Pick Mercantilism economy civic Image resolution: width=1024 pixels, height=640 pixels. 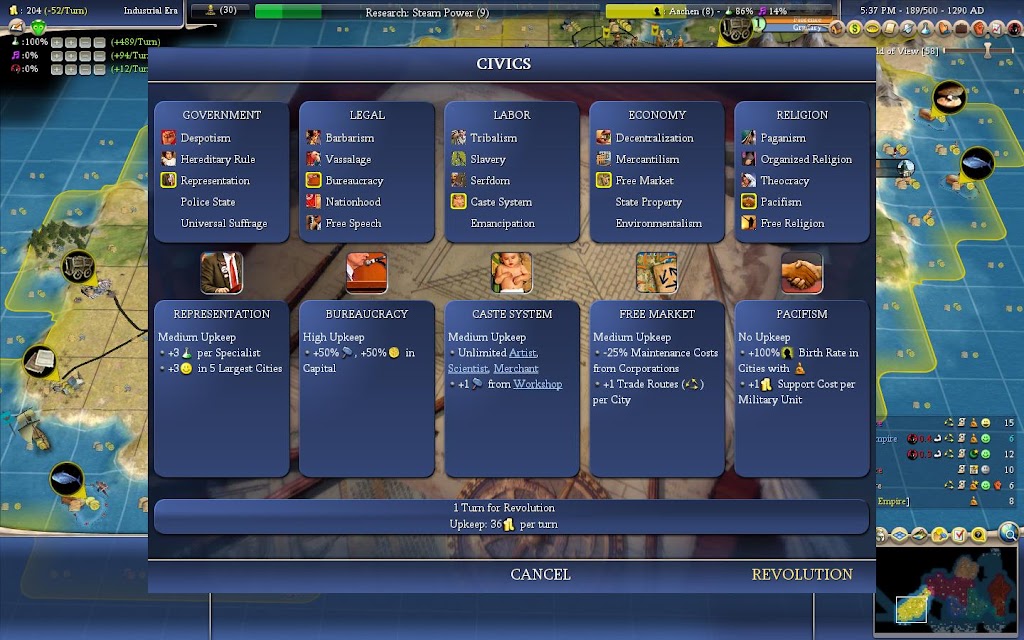647,159
